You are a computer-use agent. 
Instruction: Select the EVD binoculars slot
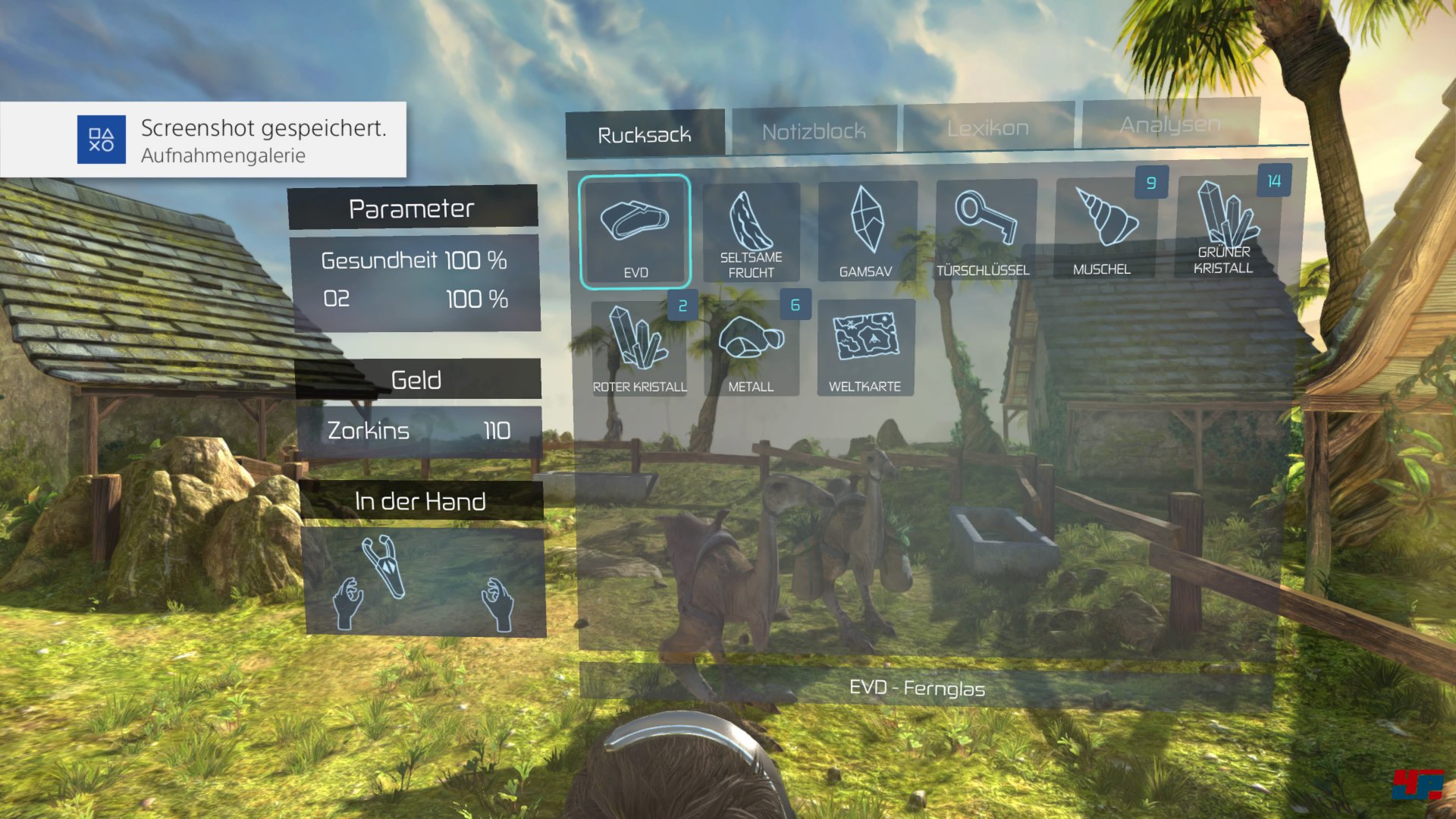coord(635,232)
